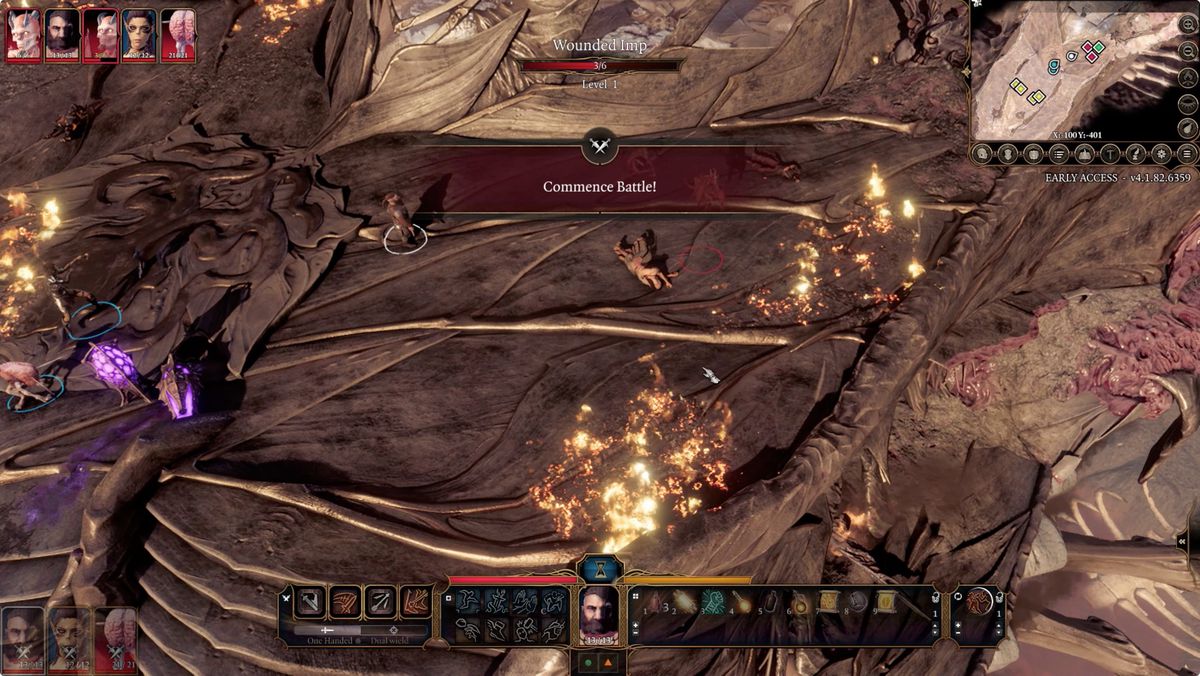Use the scroll in hotbar slot 9
Viewport: 1200px width, 676px height.
886,602
